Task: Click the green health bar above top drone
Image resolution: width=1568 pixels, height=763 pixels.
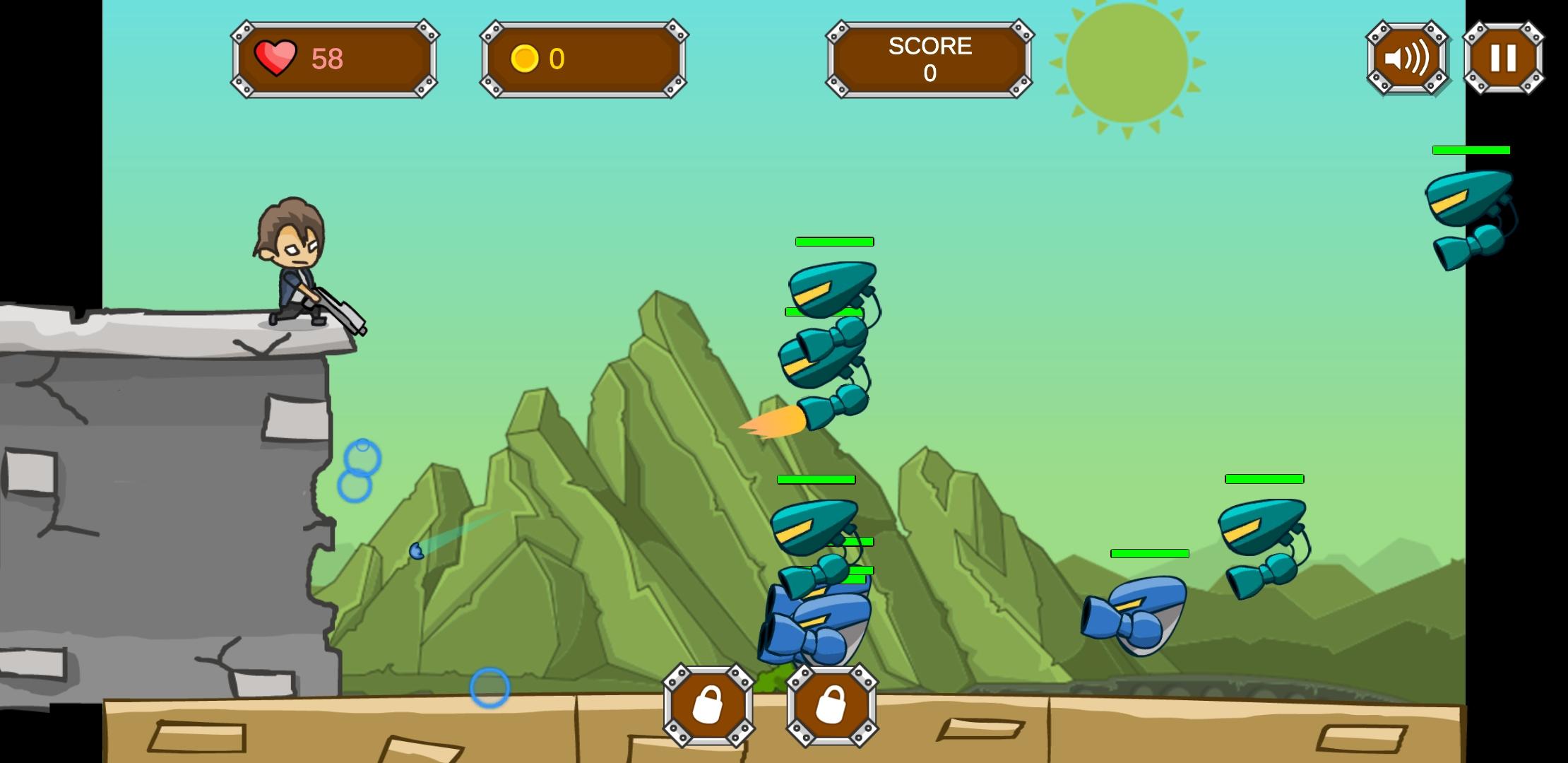Action: [833, 242]
